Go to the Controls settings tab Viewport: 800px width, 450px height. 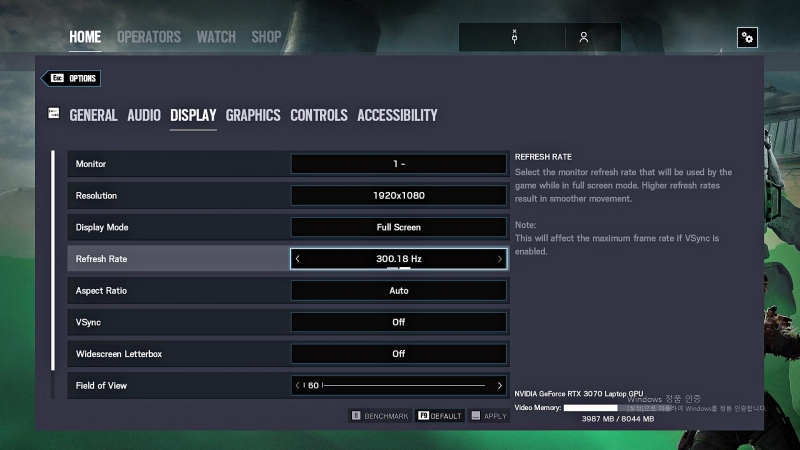click(x=319, y=115)
